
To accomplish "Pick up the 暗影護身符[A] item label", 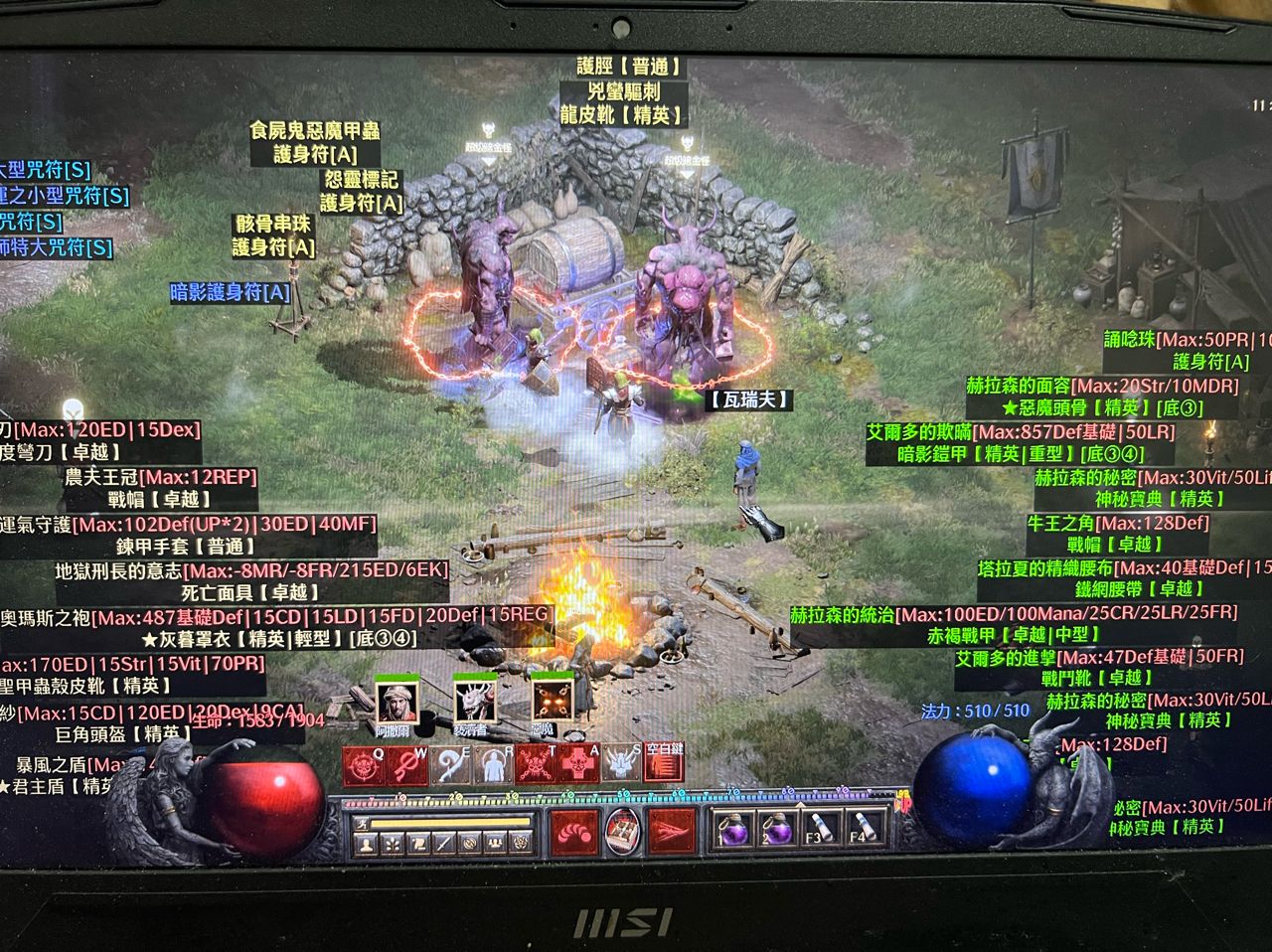I will [x=231, y=292].
